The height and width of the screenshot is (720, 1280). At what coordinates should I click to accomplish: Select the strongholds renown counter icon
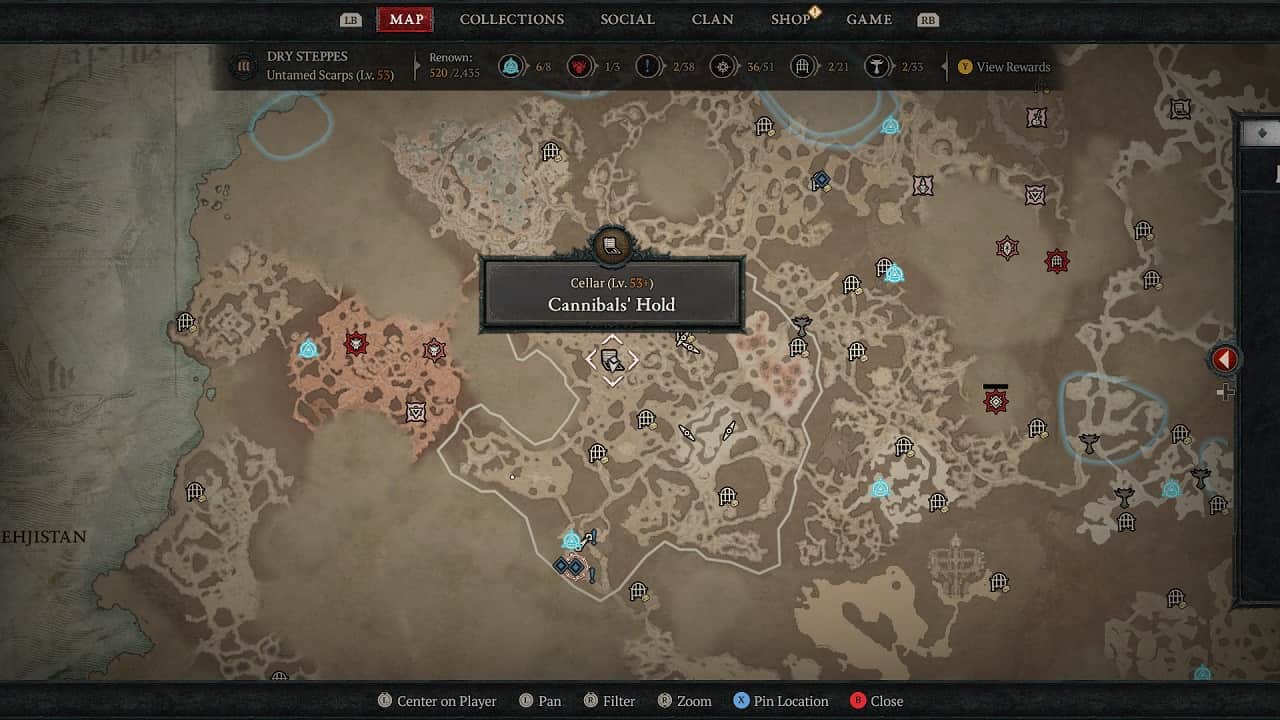click(x=579, y=67)
